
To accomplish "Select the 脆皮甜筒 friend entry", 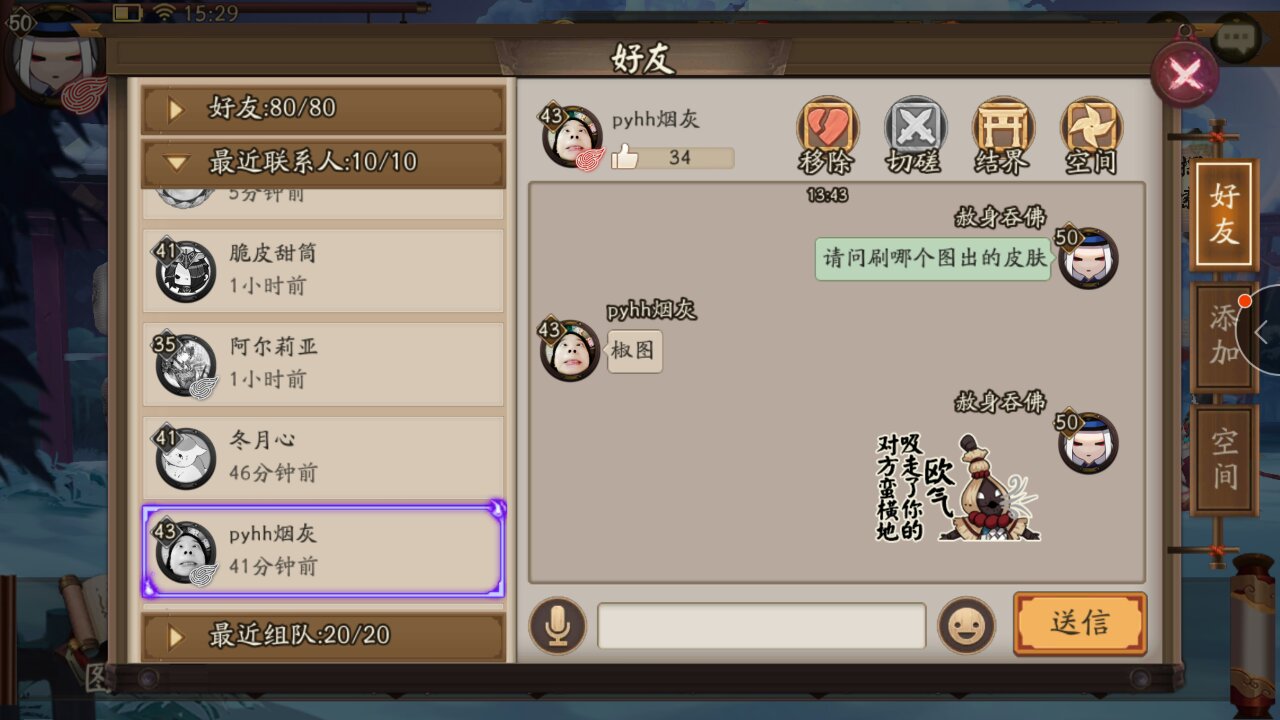I will point(322,269).
